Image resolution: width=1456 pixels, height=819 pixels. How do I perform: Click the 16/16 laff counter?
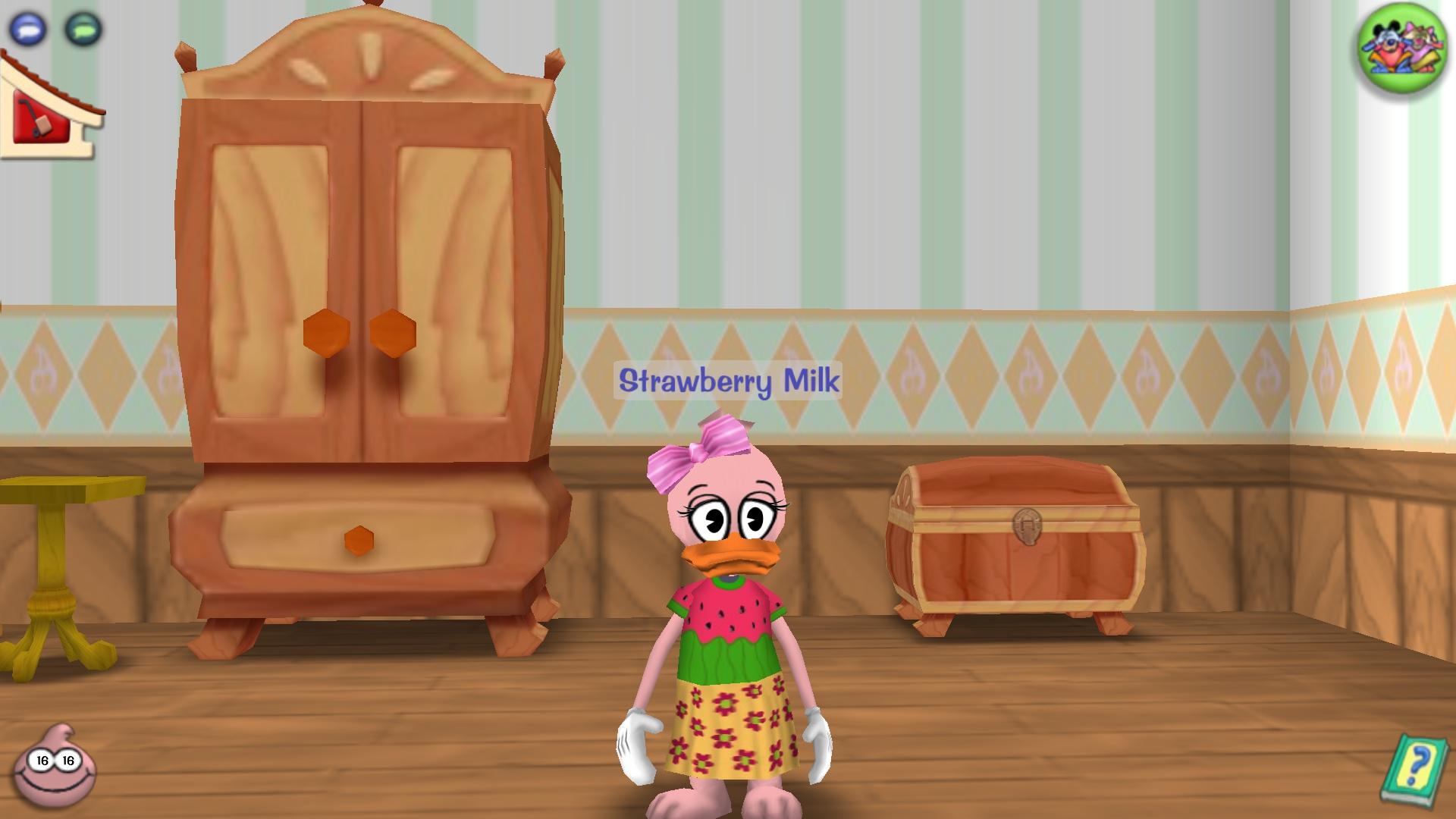55,759
